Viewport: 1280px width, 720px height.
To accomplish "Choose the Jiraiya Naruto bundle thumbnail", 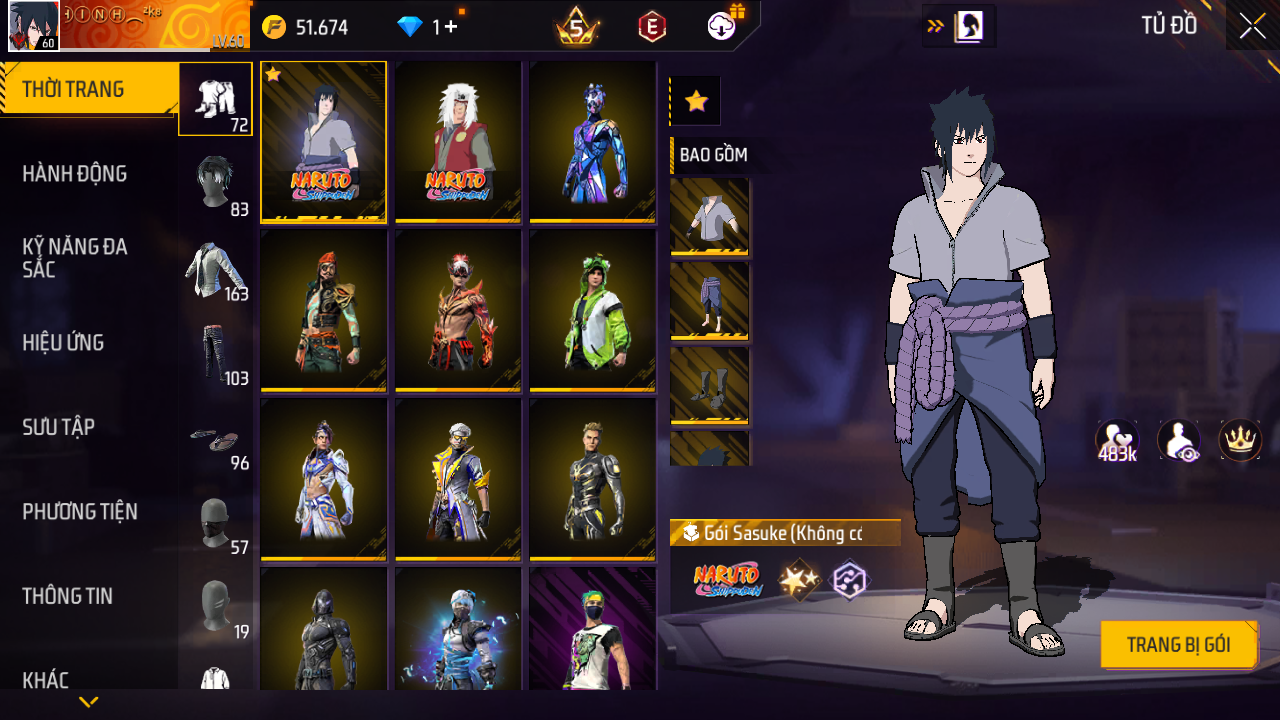I will click(458, 141).
